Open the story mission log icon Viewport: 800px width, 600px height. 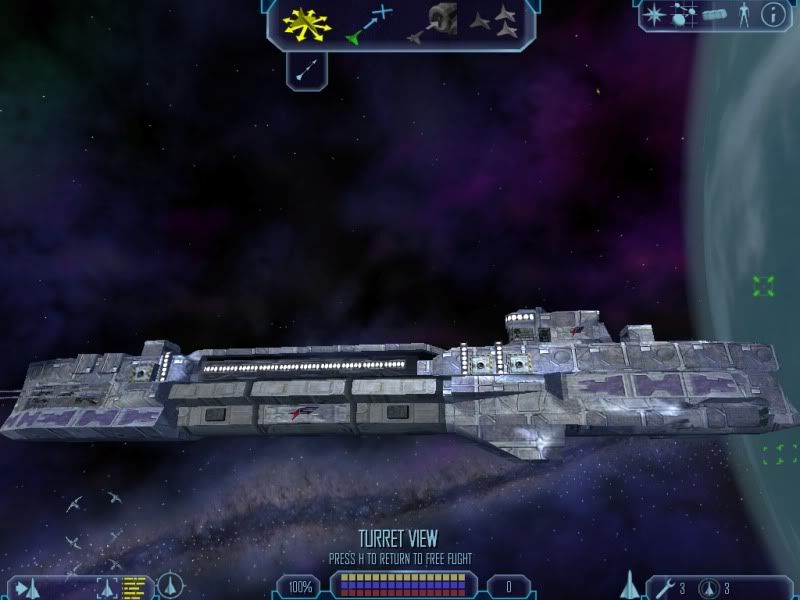(x=684, y=14)
